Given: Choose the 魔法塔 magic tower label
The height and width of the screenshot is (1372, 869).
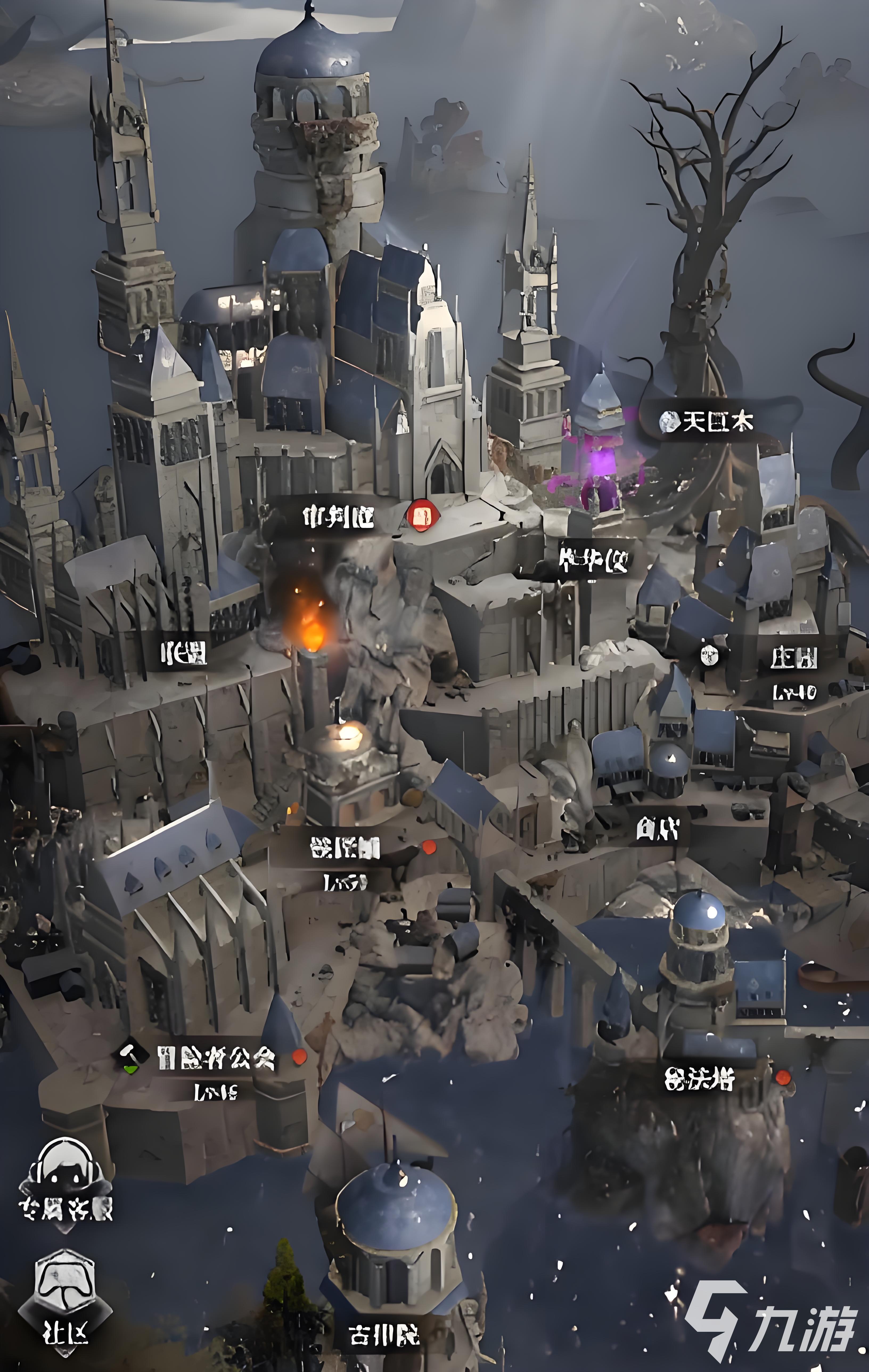Looking at the screenshot, I should 699,1078.
